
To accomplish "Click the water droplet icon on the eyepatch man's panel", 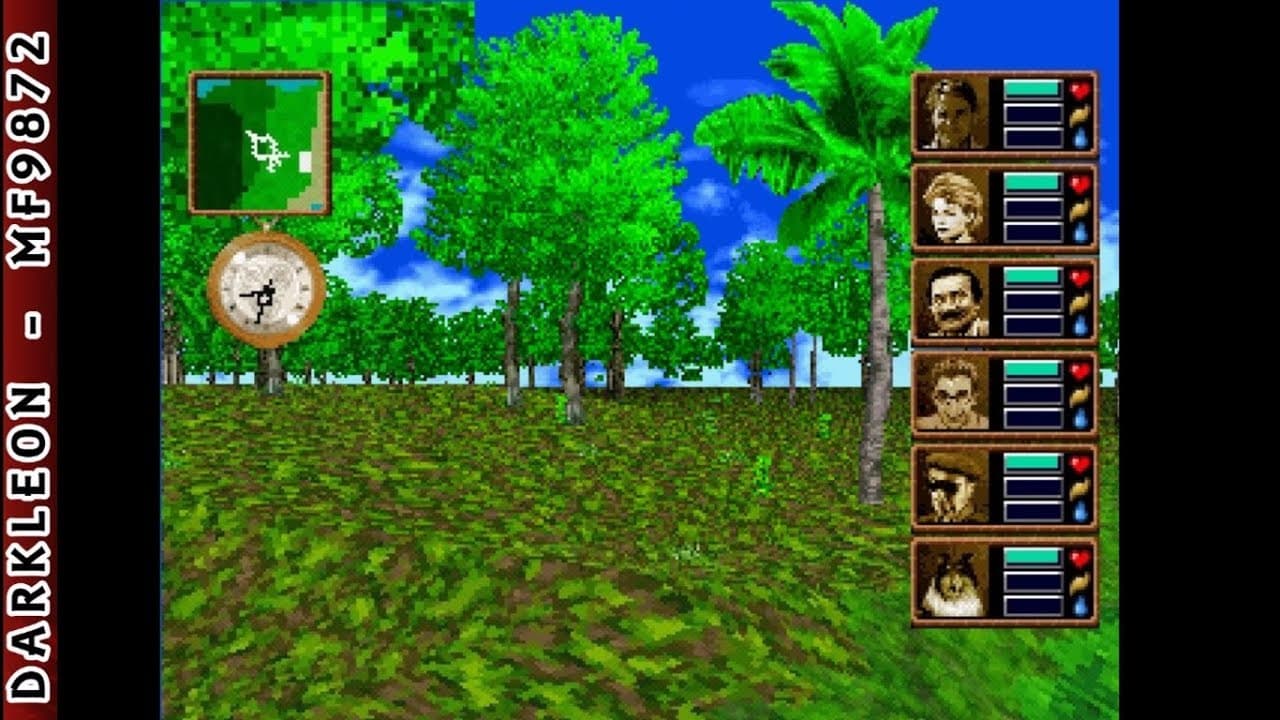I will tap(1080, 510).
